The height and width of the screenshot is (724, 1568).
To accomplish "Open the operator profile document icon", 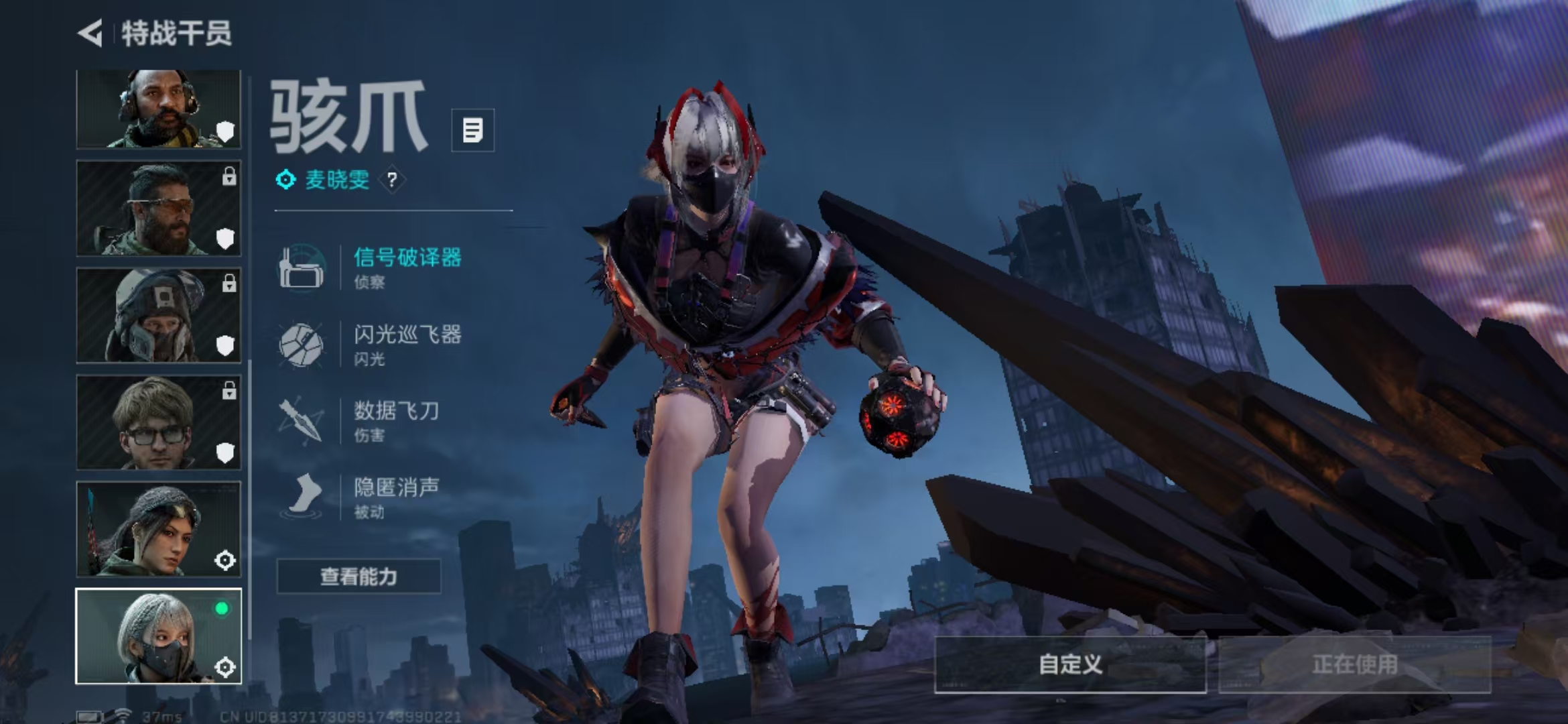I will pyautogui.click(x=472, y=130).
